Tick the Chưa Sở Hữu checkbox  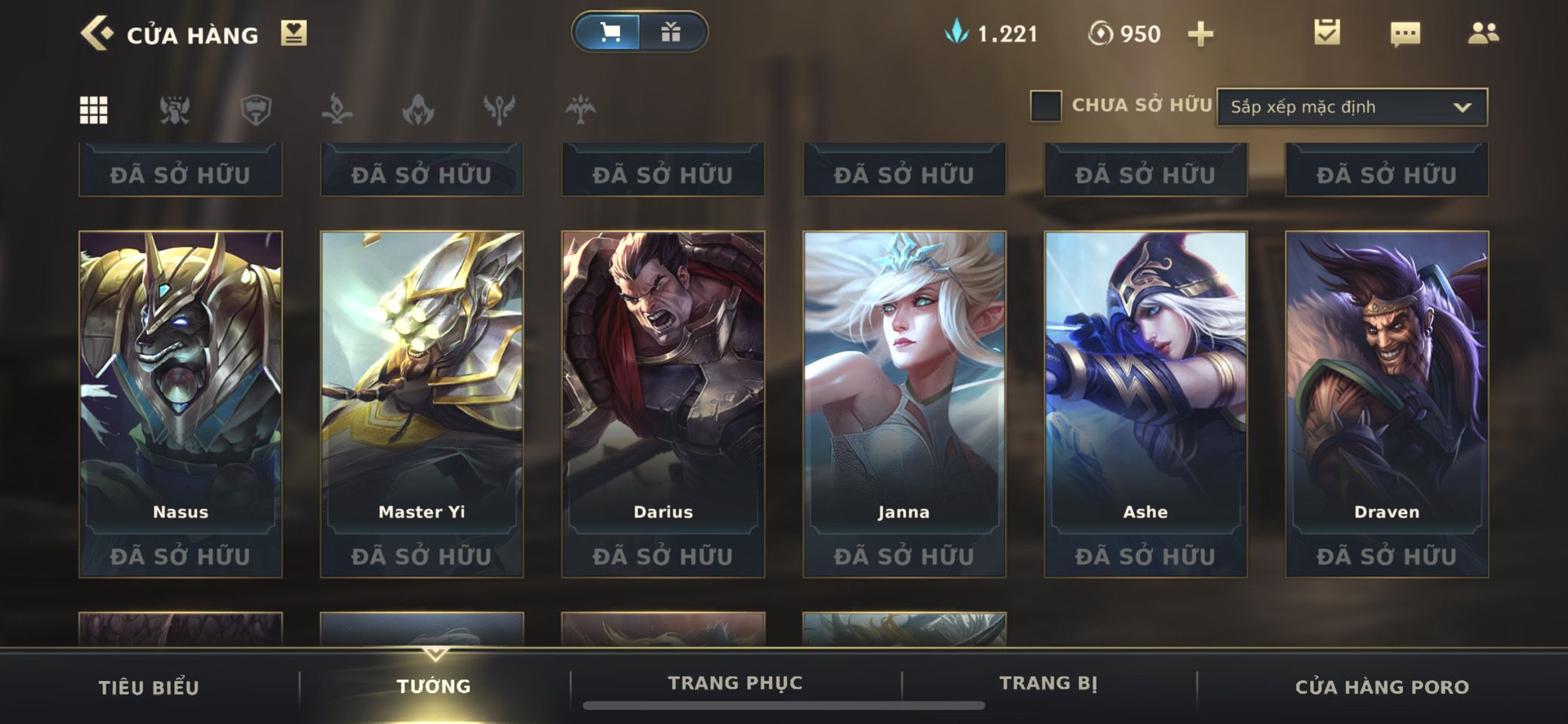[1046, 106]
